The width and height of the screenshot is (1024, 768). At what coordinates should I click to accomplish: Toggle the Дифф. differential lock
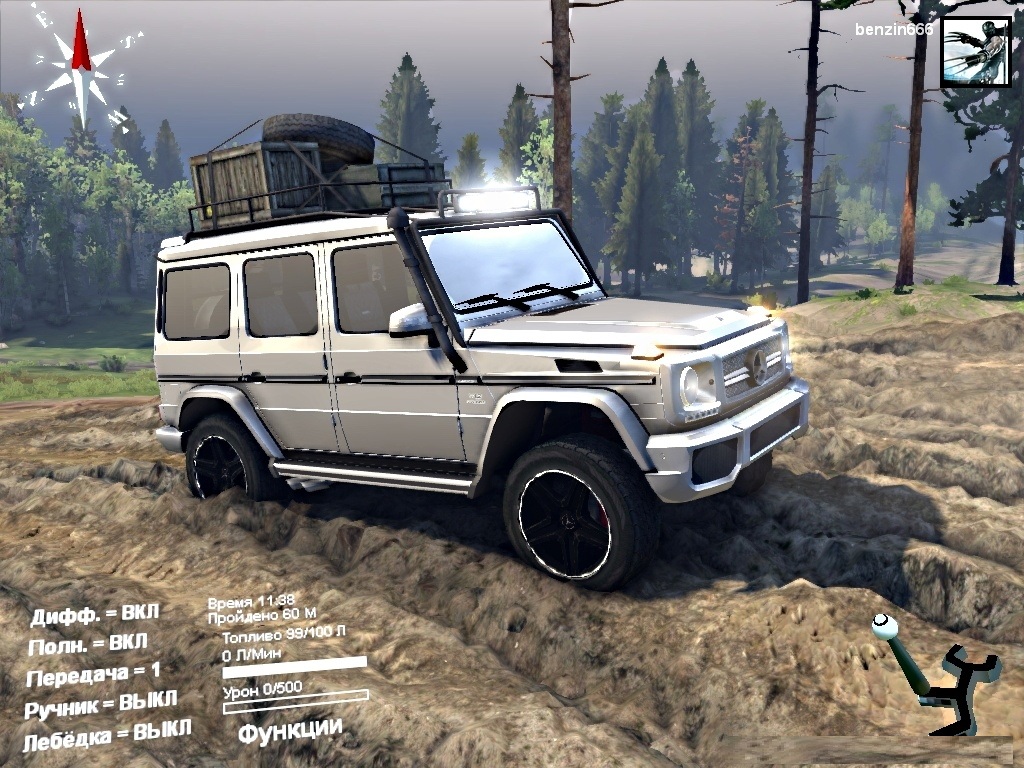94,615
